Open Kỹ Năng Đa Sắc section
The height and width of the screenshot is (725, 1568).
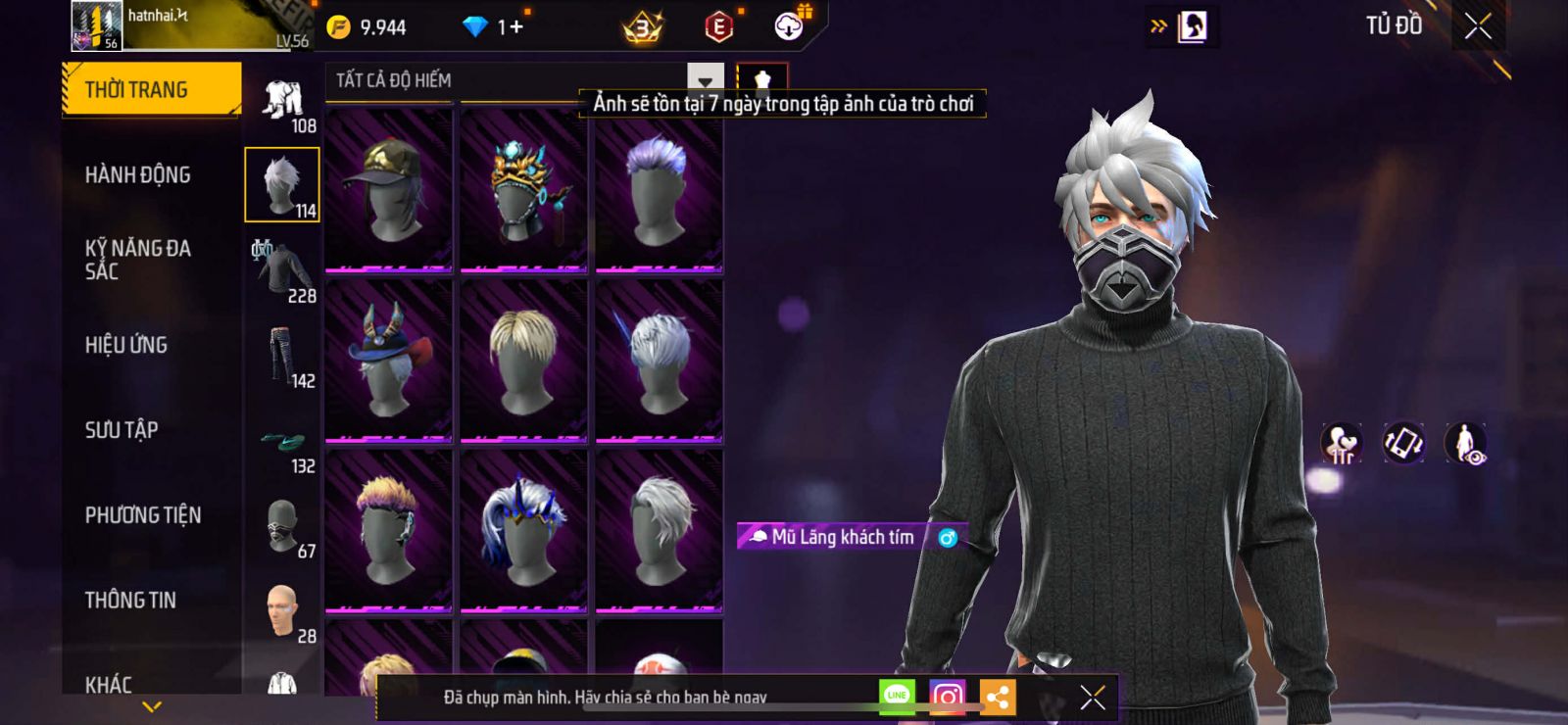[138, 260]
